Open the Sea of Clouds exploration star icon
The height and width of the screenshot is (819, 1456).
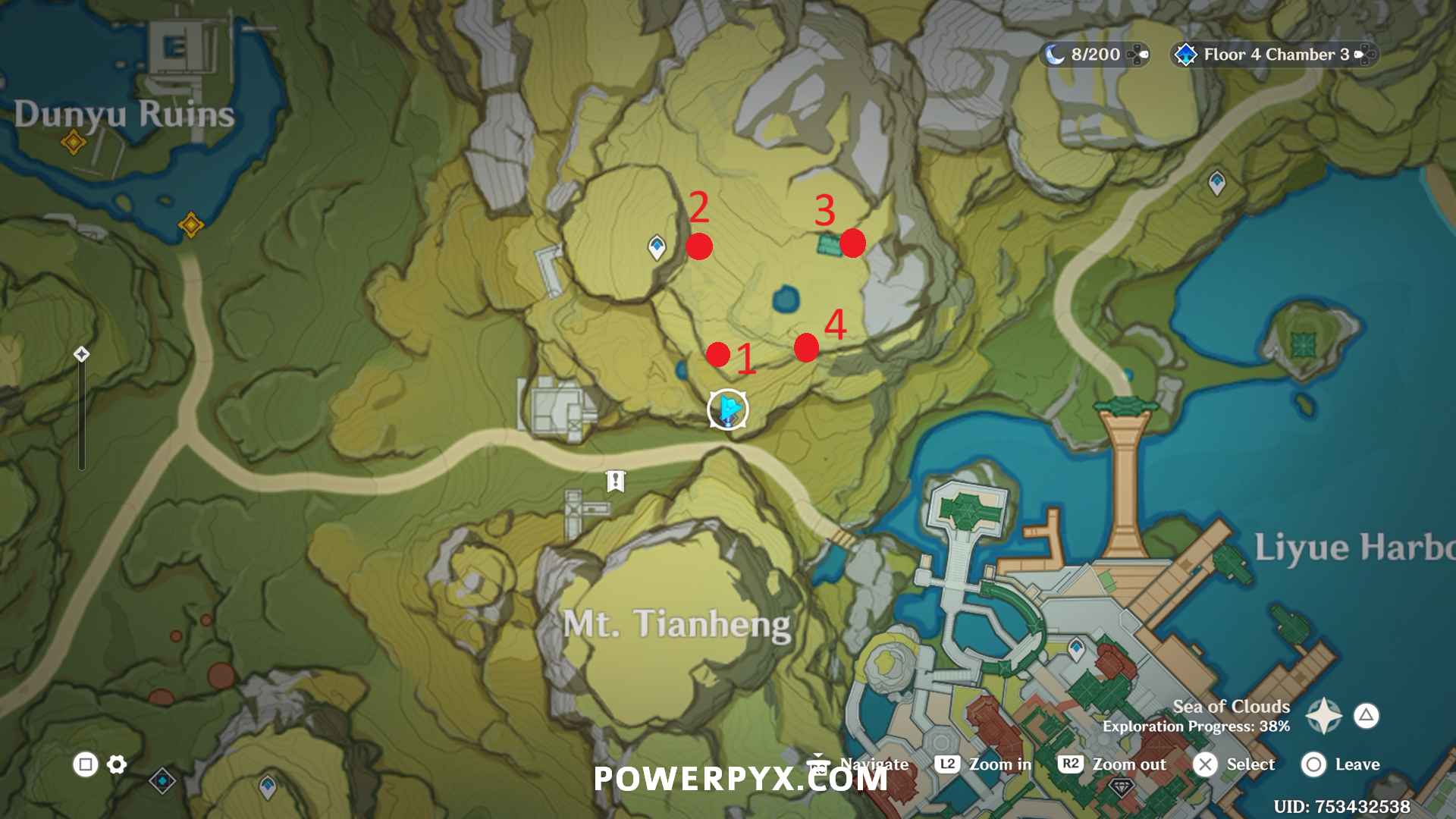(x=1324, y=715)
